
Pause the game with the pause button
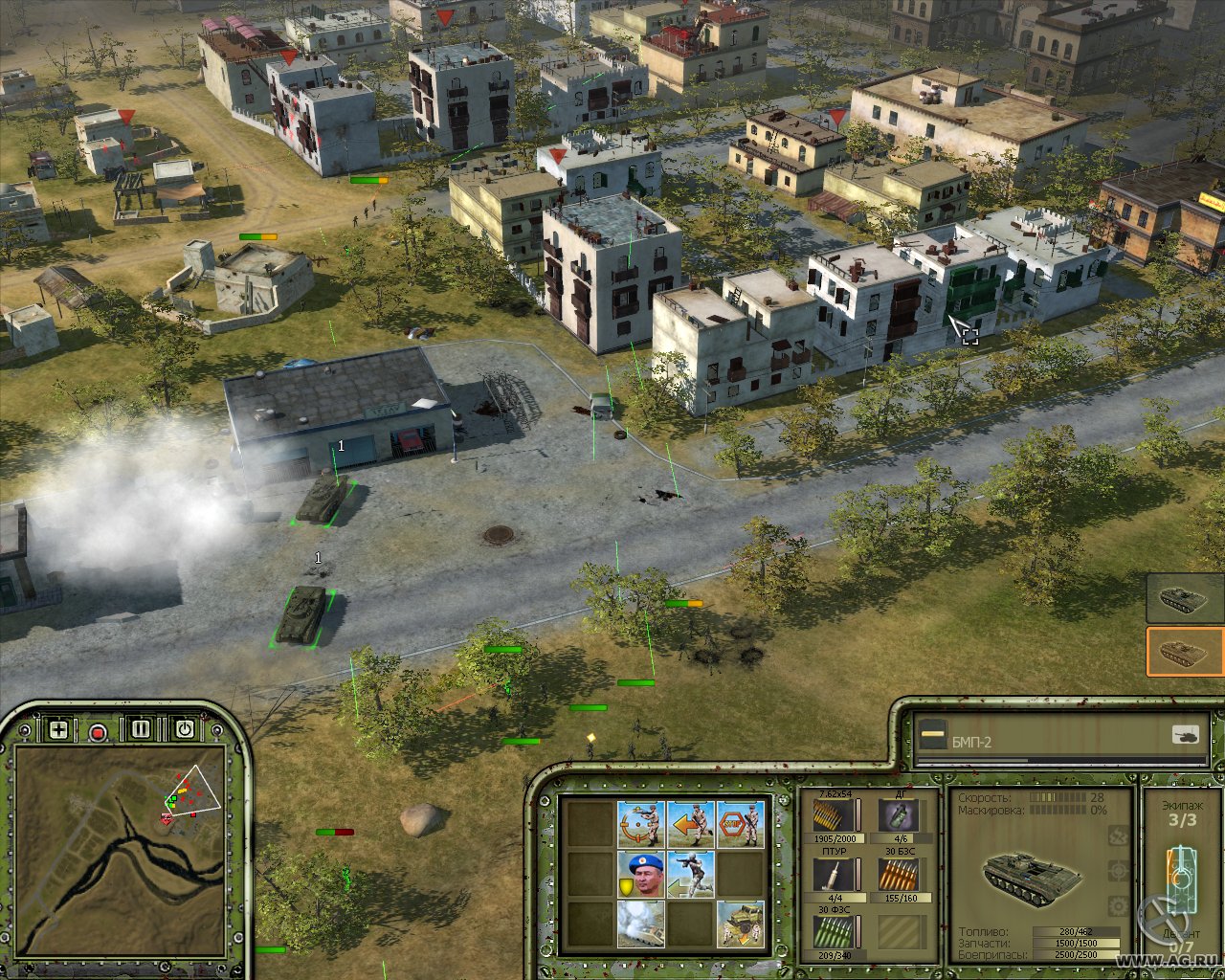click(142, 730)
